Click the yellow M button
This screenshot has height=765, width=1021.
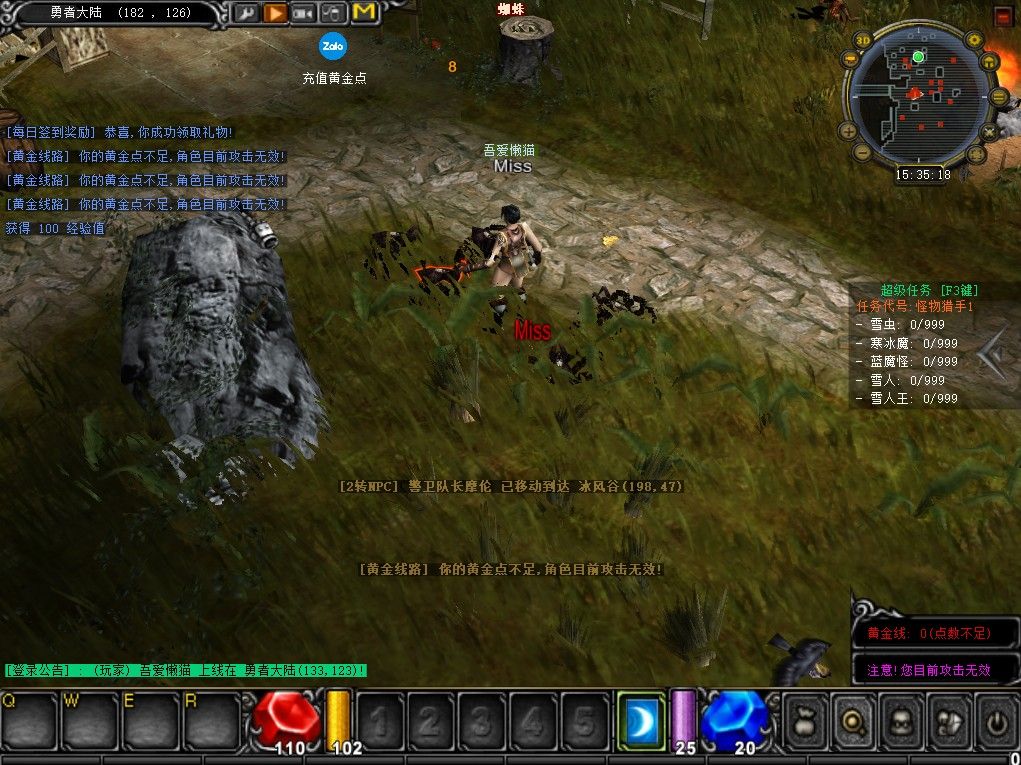pyautogui.click(x=364, y=12)
